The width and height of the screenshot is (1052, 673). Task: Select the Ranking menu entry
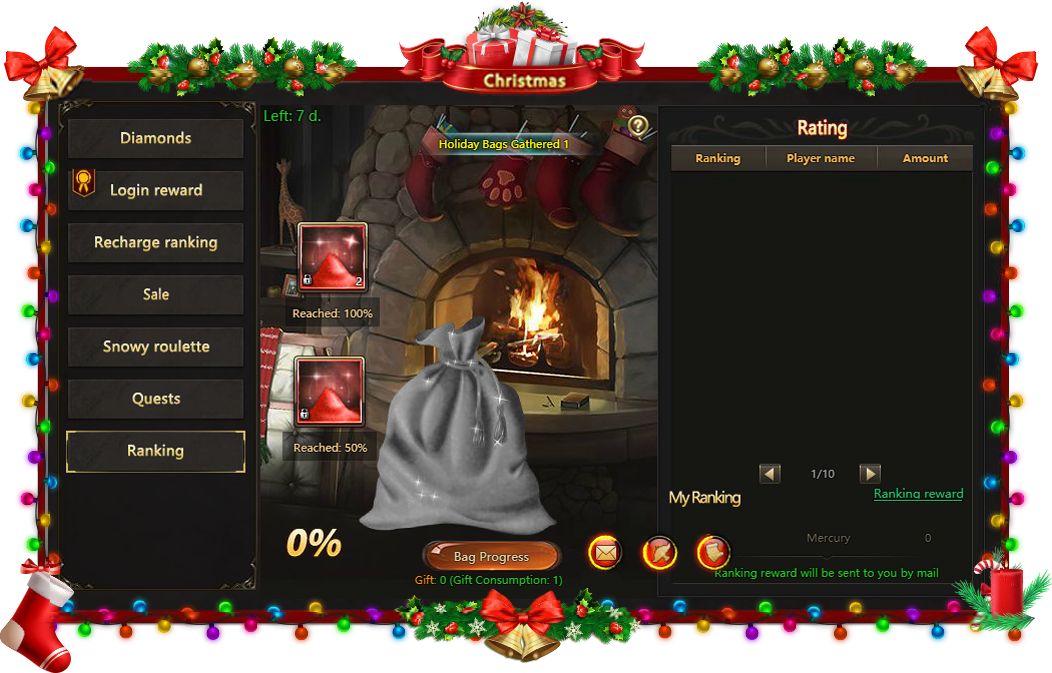coord(155,451)
